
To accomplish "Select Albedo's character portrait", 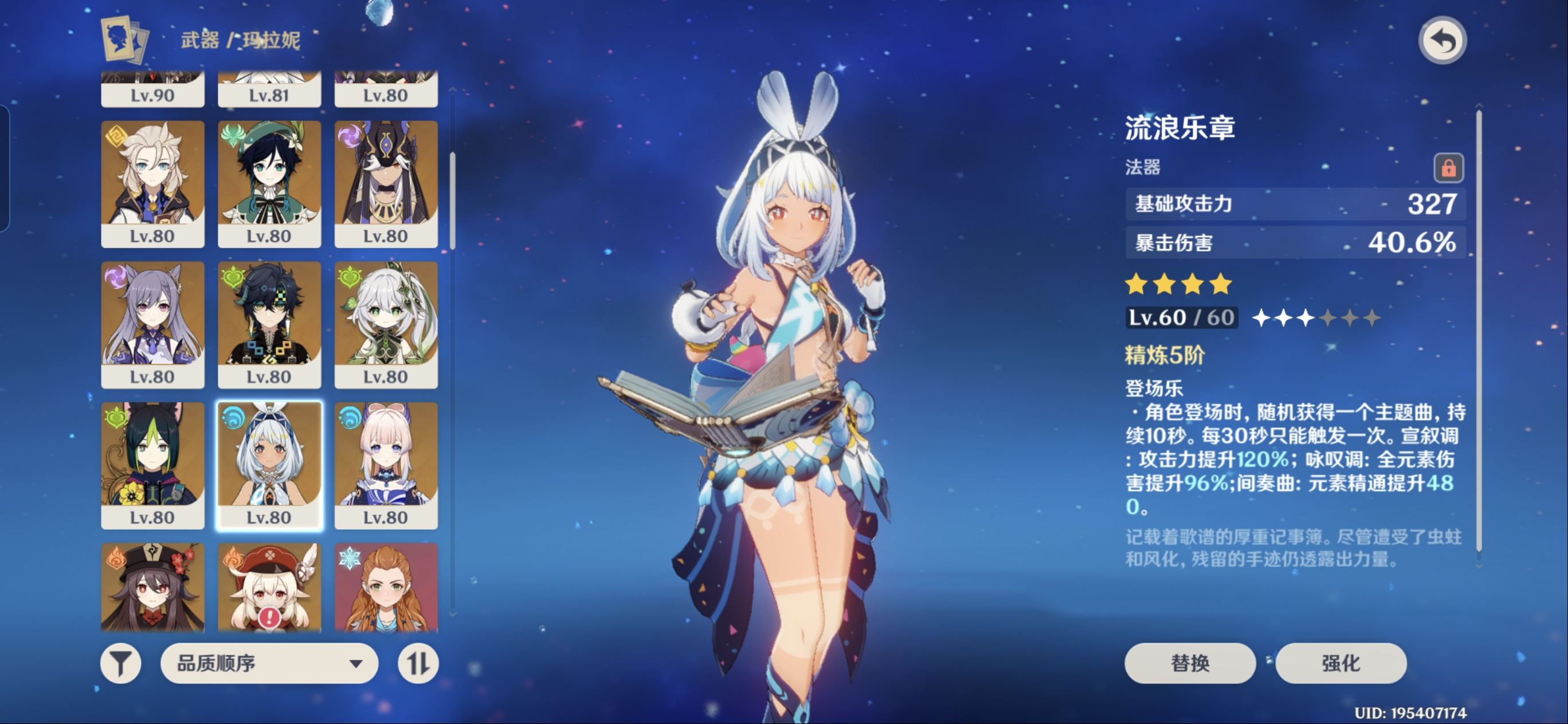I will click(152, 183).
